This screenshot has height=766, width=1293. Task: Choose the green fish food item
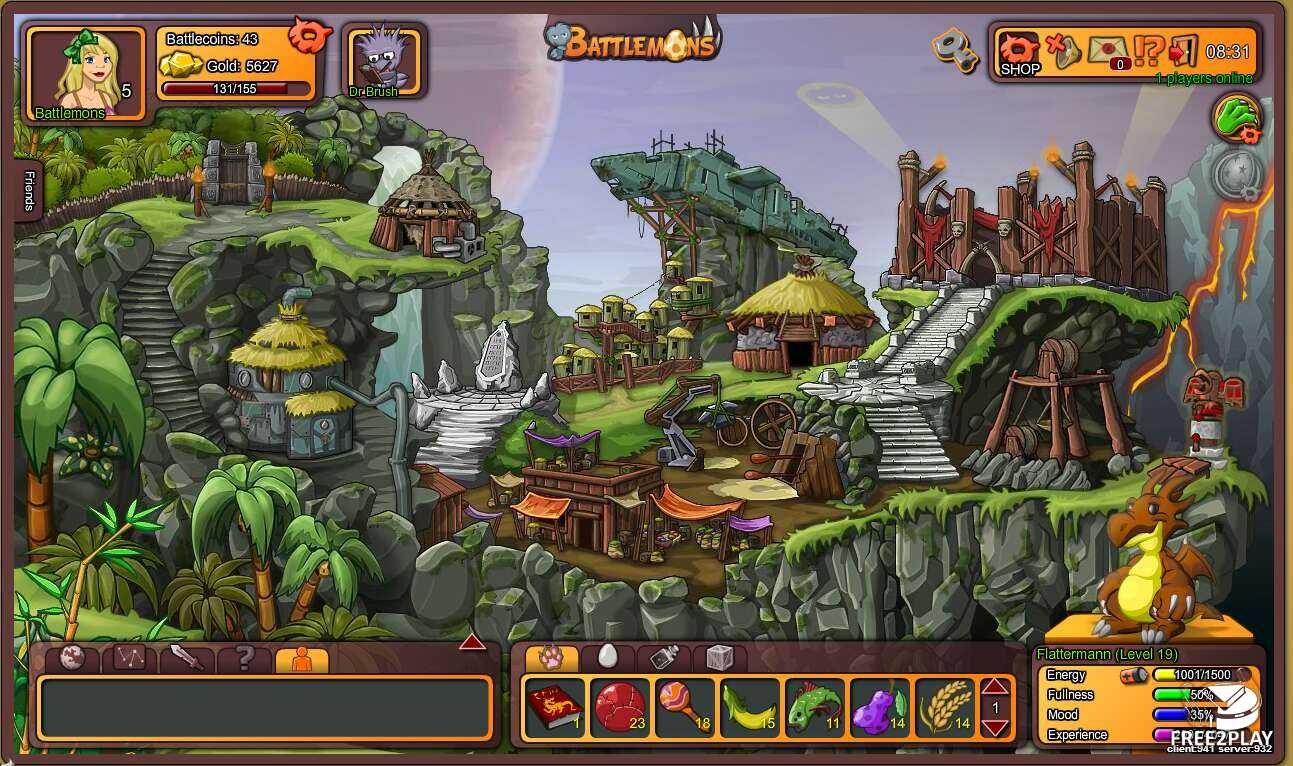point(814,708)
